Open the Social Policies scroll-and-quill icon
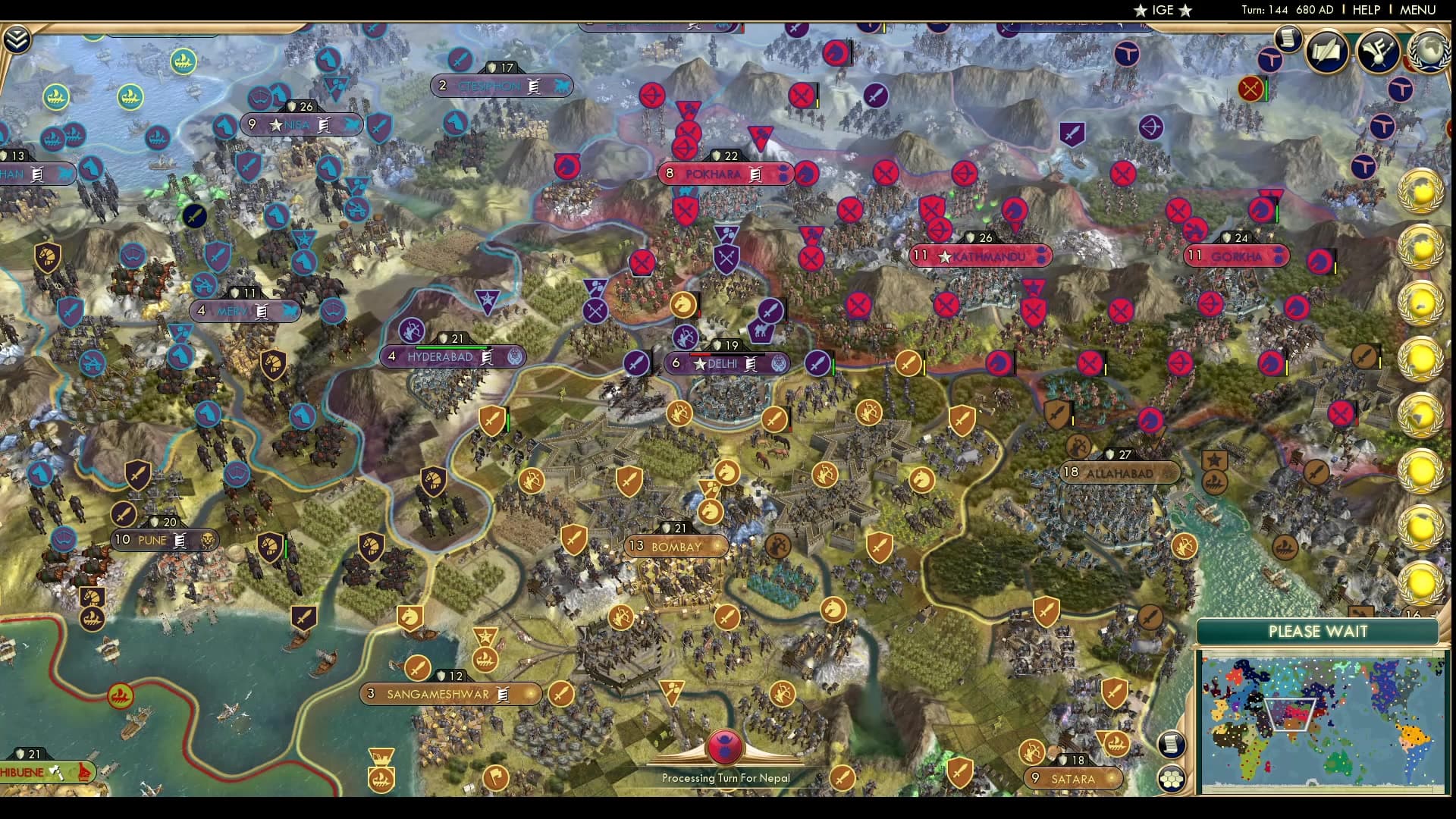The width and height of the screenshot is (1456, 819). point(1326,52)
